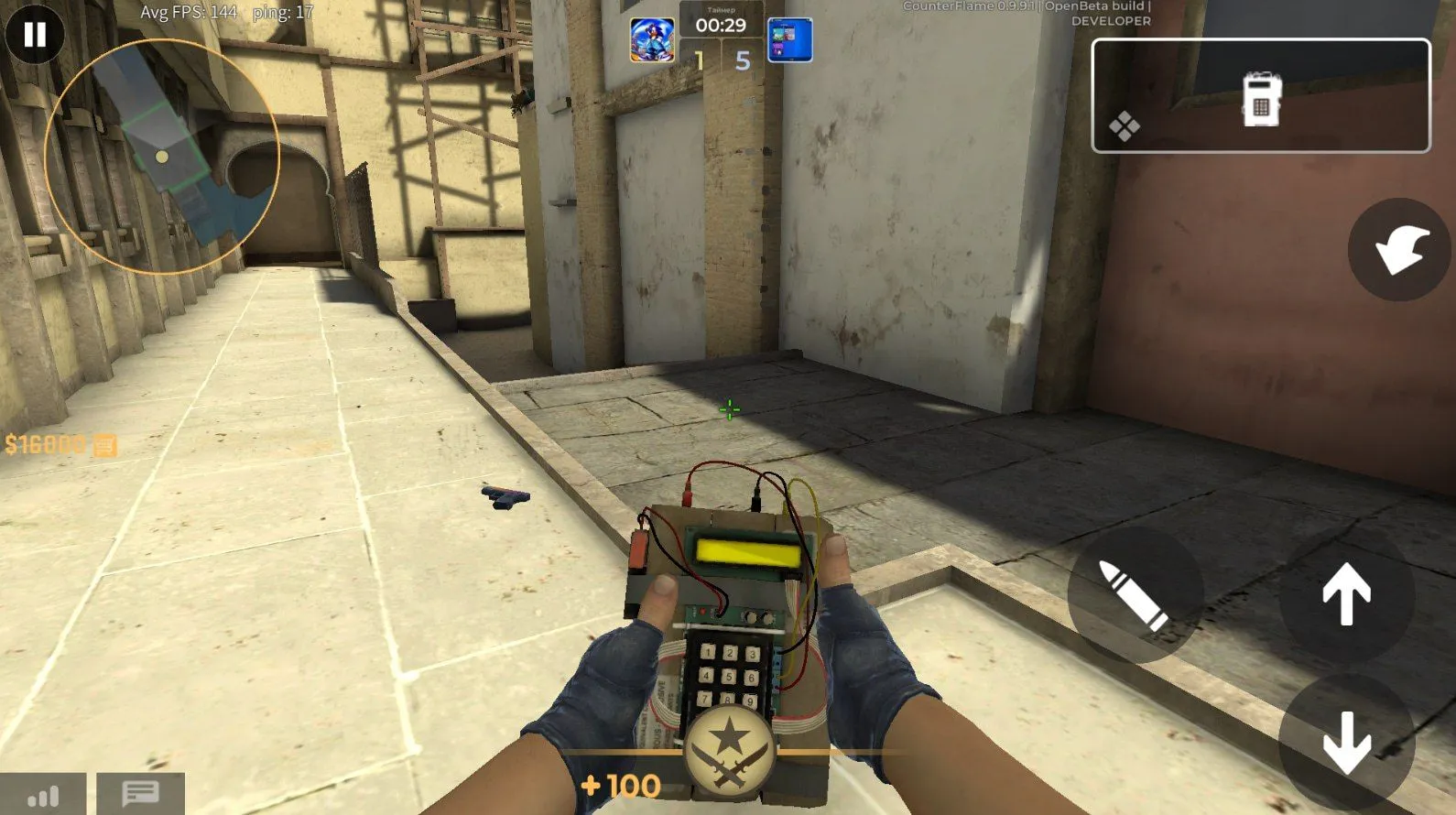Tap the fire button with bullet icon
The image size is (1456, 815).
click(x=1135, y=600)
